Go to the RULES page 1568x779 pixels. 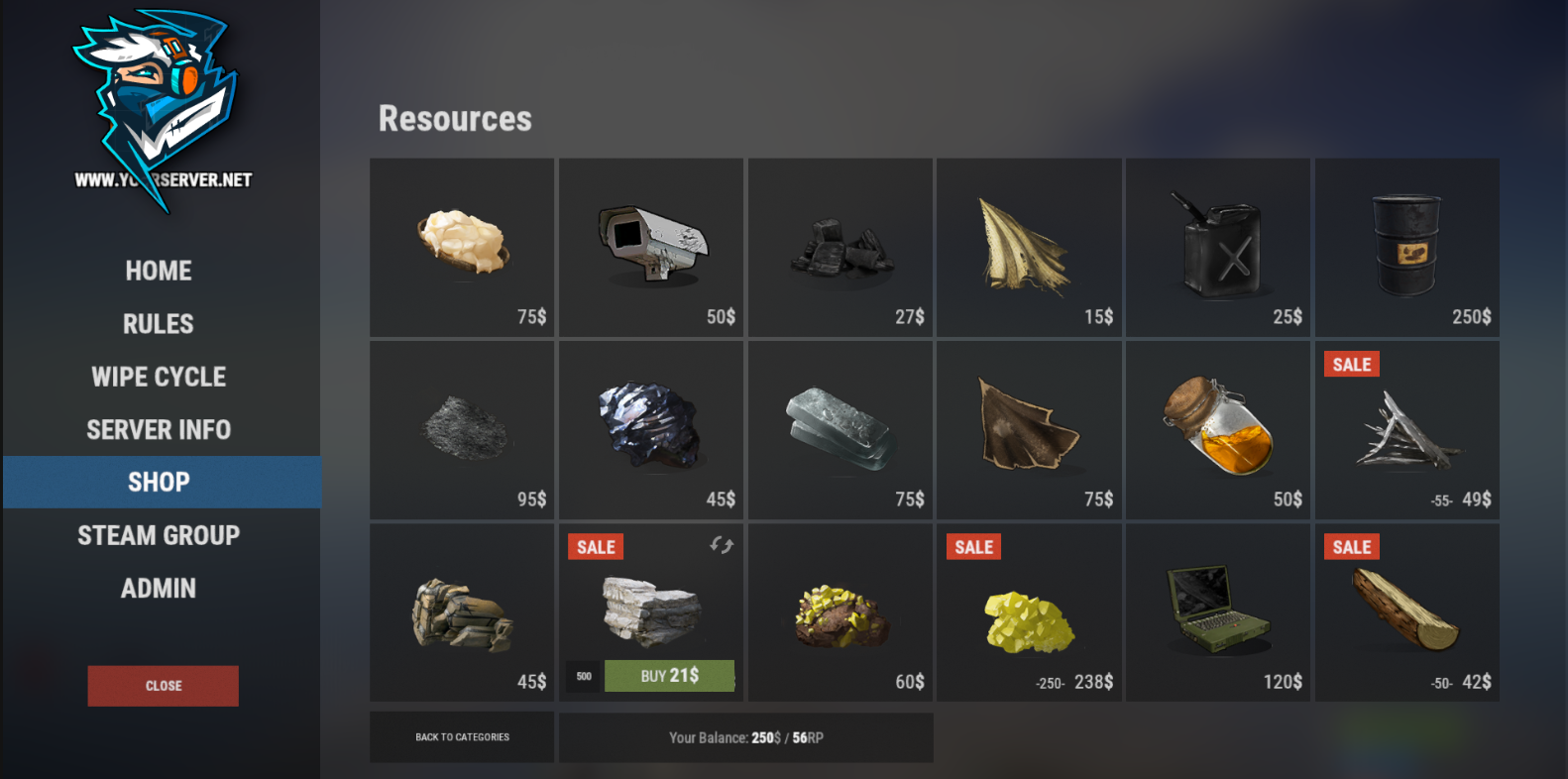click(159, 324)
